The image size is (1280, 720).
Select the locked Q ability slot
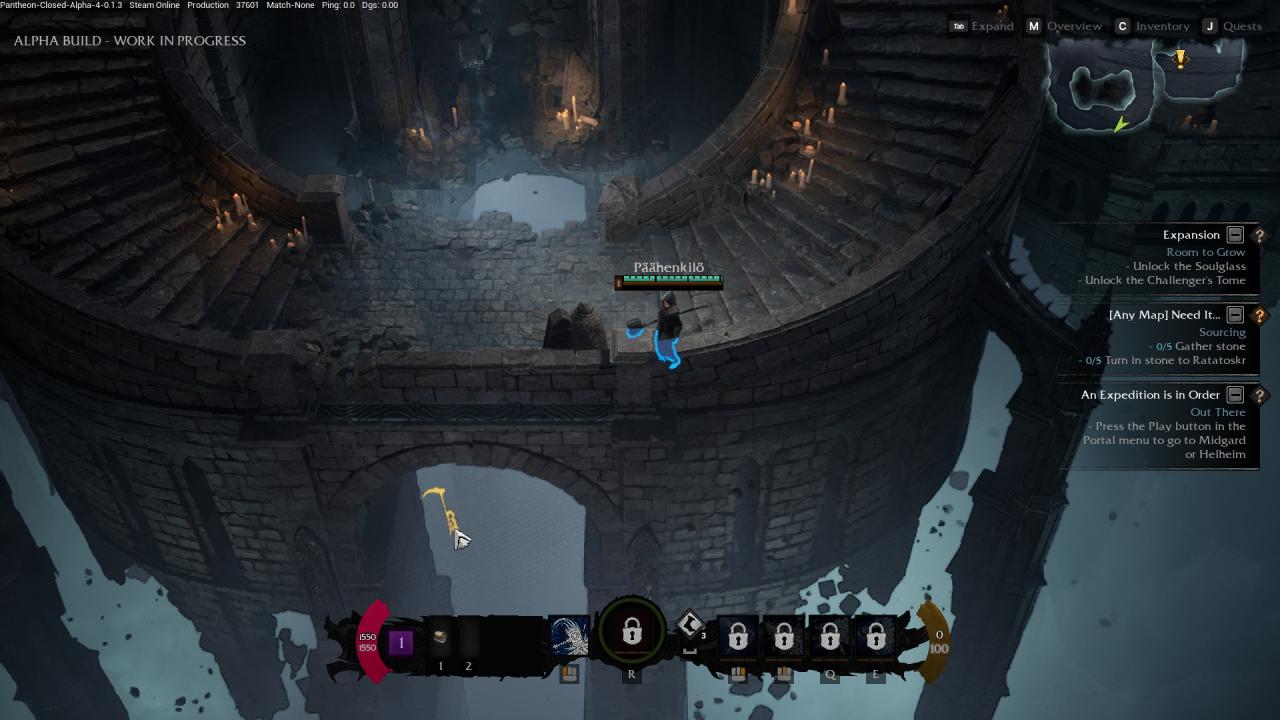tap(830, 637)
